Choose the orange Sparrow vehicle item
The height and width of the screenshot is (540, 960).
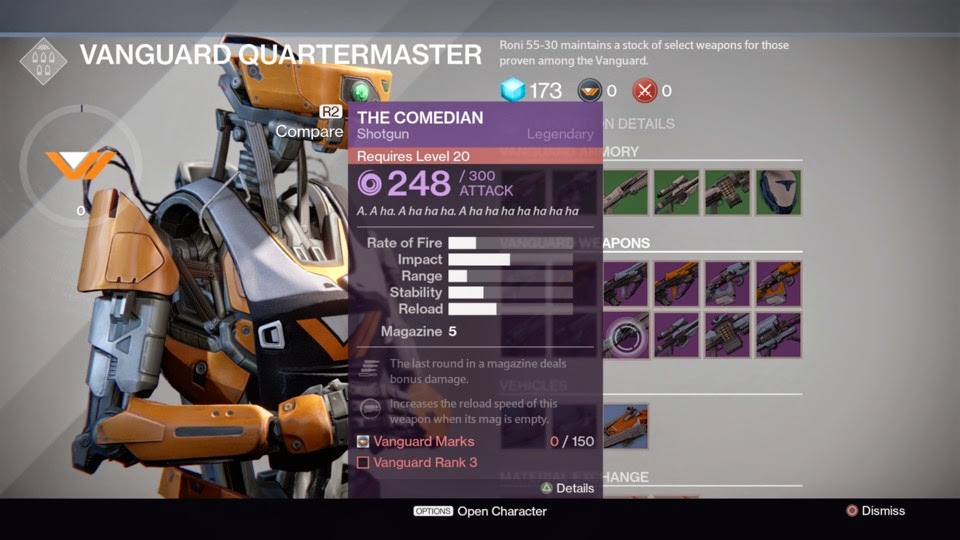626,426
